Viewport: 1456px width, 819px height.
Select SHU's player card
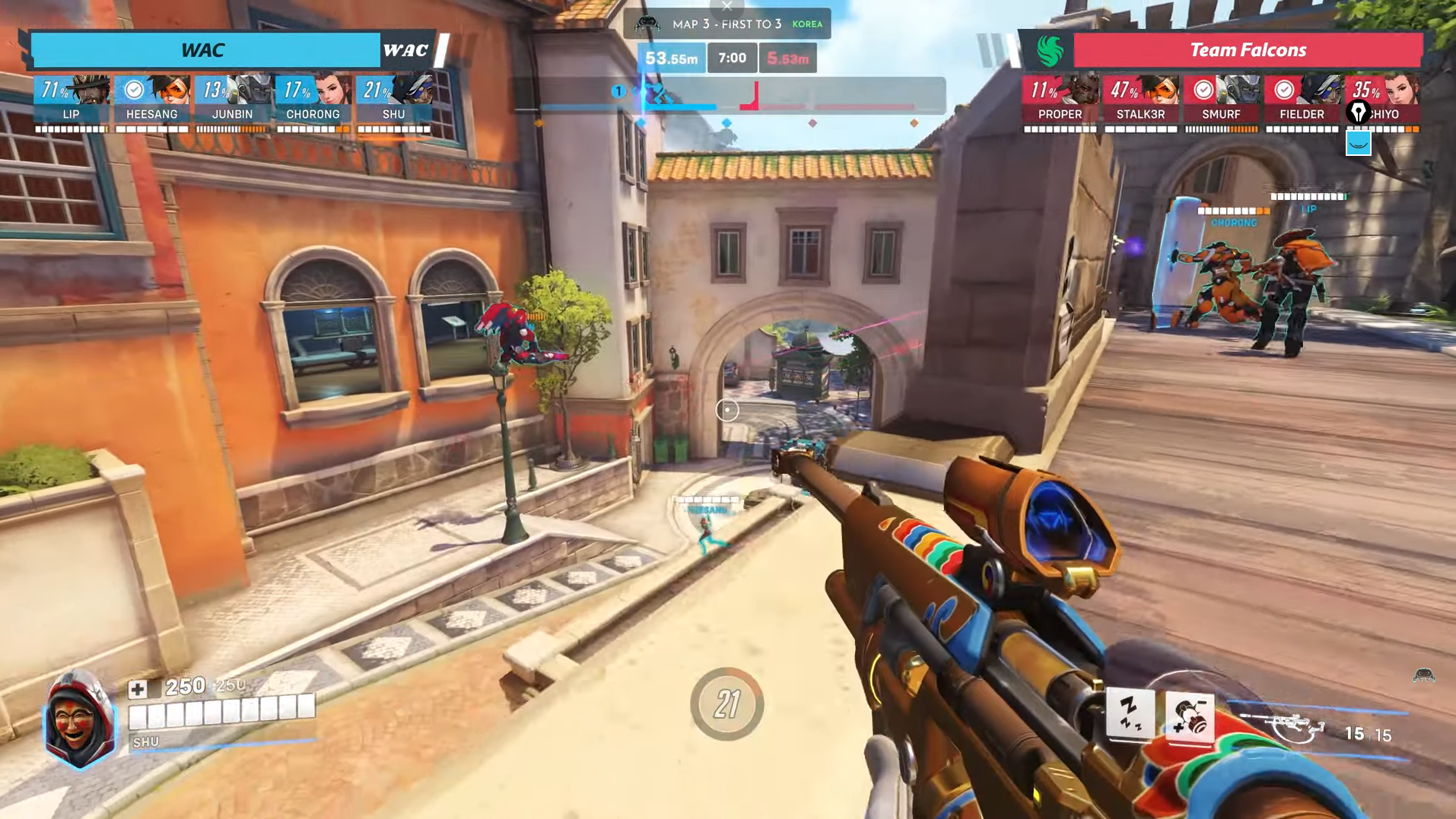click(x=394, y=101)
